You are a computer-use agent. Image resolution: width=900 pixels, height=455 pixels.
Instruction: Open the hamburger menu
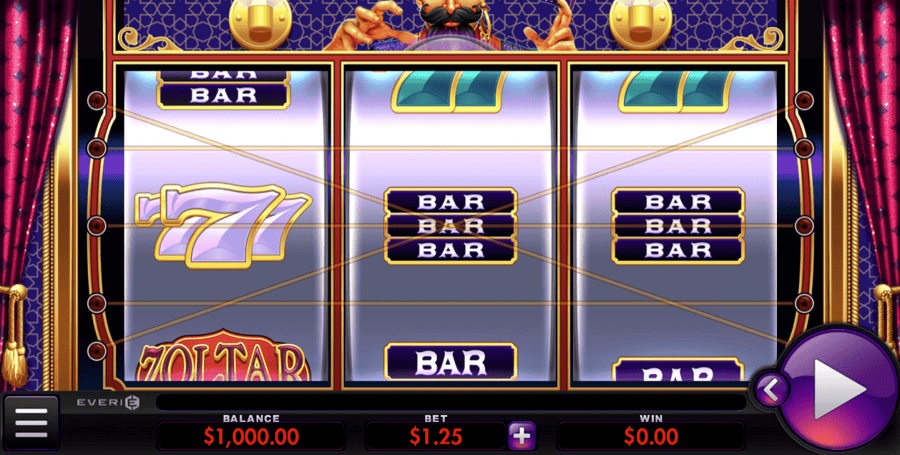coord(31,423)
